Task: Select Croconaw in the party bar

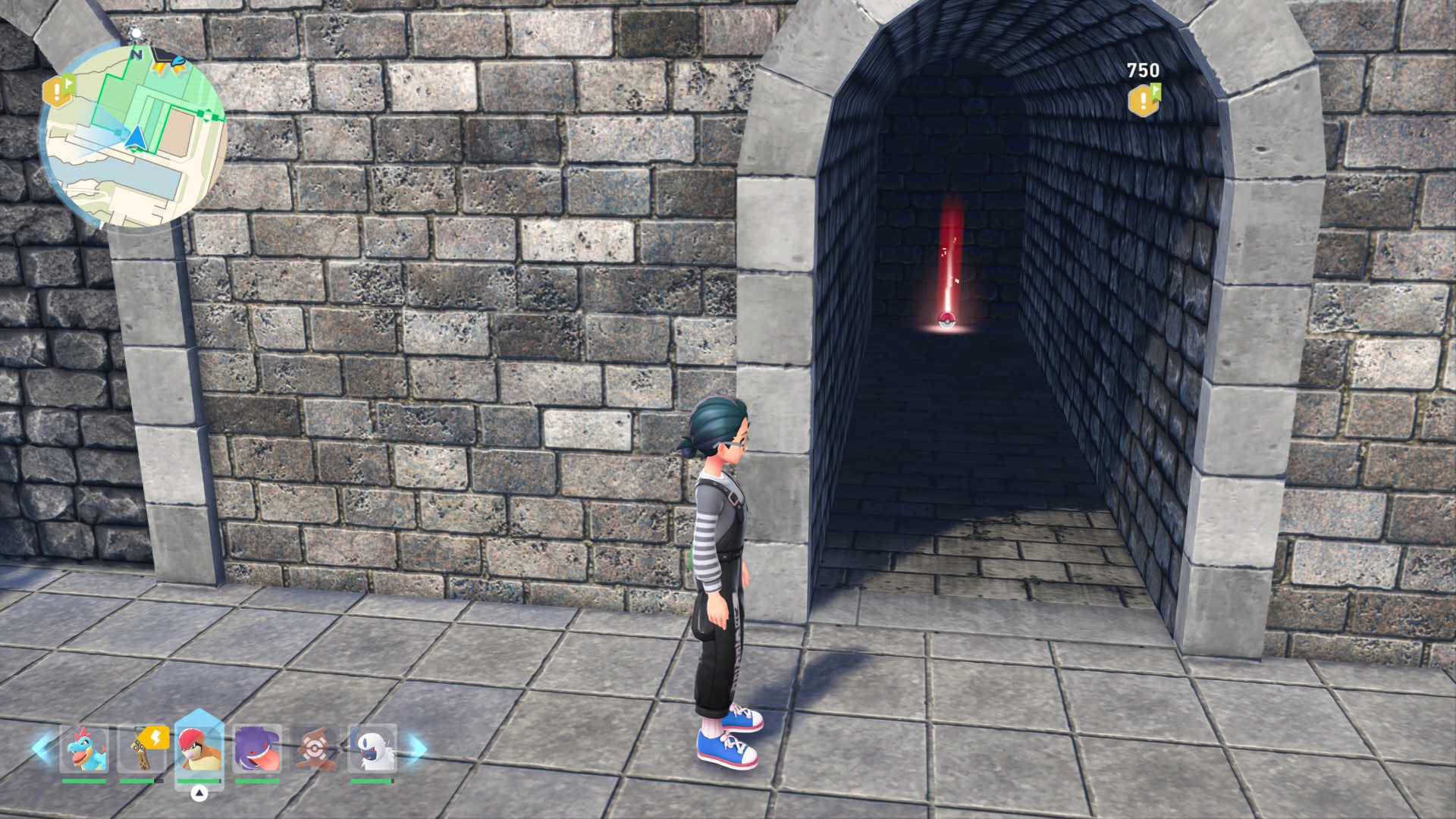Action: pyautogui.click(x=83, y=748)
